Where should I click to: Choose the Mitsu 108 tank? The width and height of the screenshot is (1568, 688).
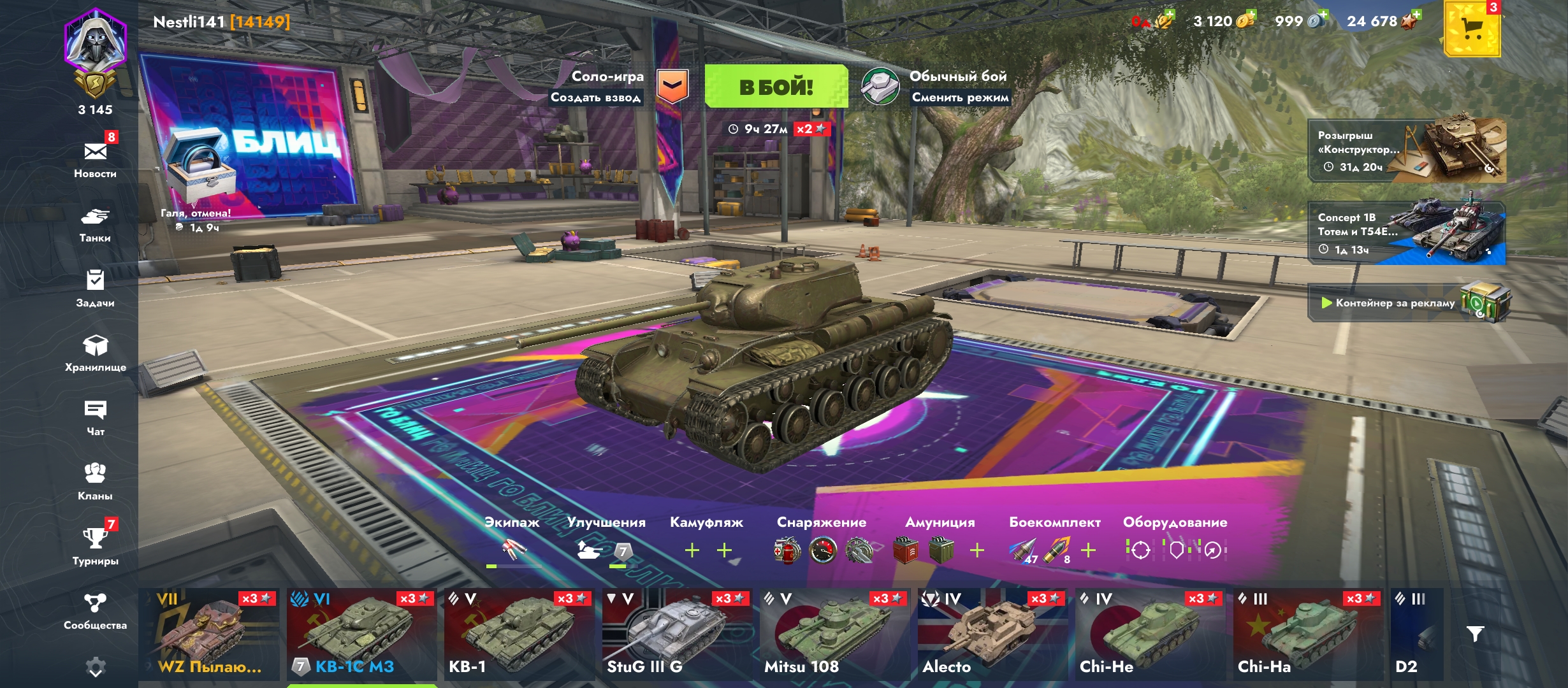[834, 634]
